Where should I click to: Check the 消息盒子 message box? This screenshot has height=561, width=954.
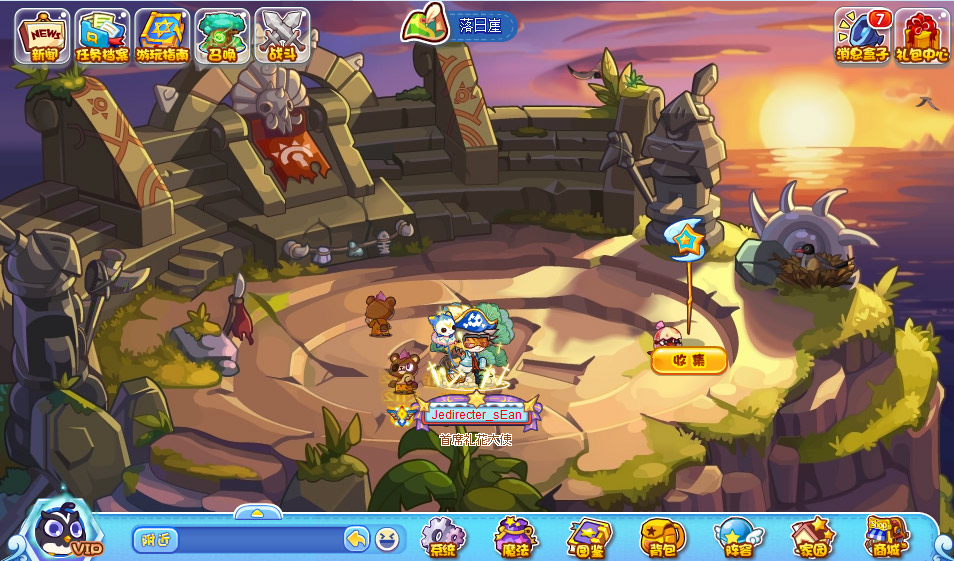click(x=863, y=35)
